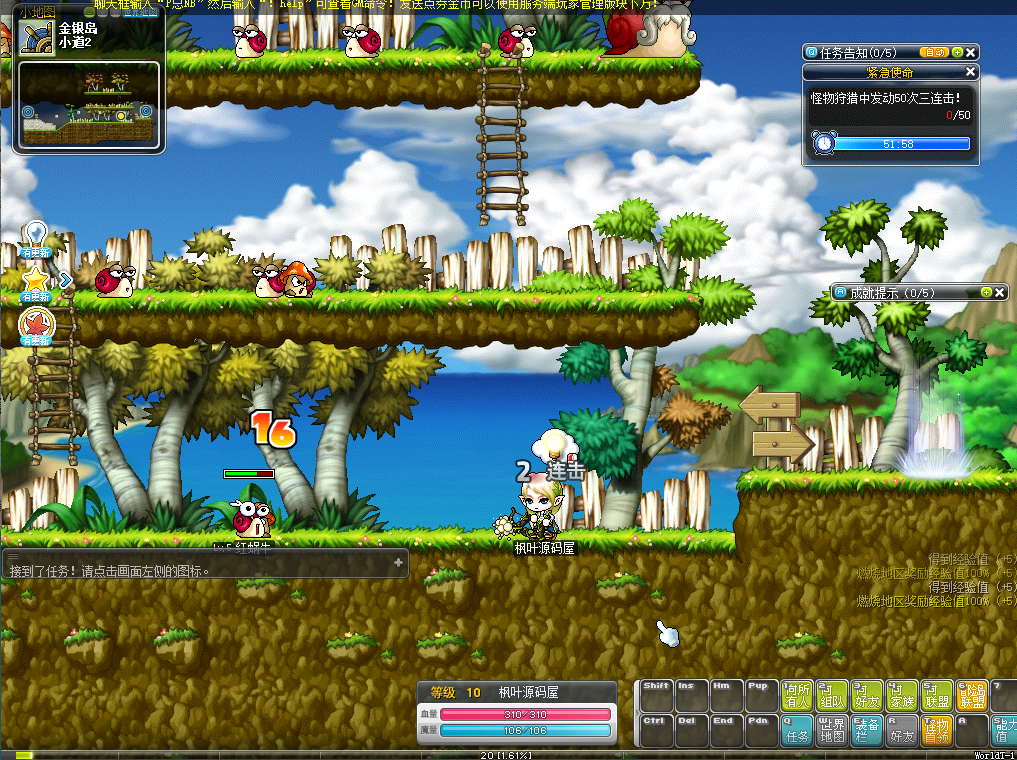Expand the 成就提示 bar with green plus
Screen dimensions: 1017x760
(x=987, y=292)
